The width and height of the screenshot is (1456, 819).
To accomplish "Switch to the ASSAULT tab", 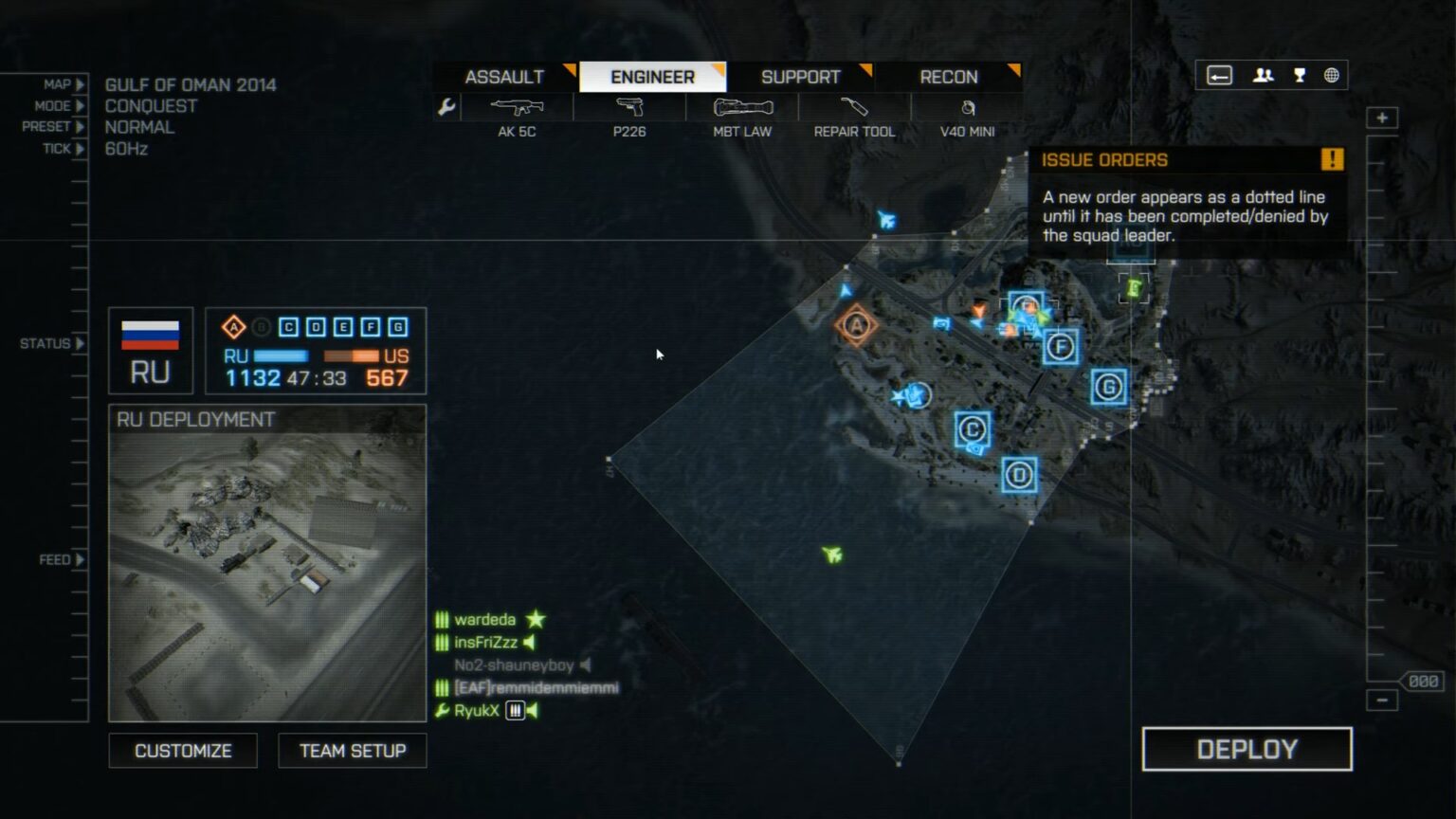I will (503, 77).
